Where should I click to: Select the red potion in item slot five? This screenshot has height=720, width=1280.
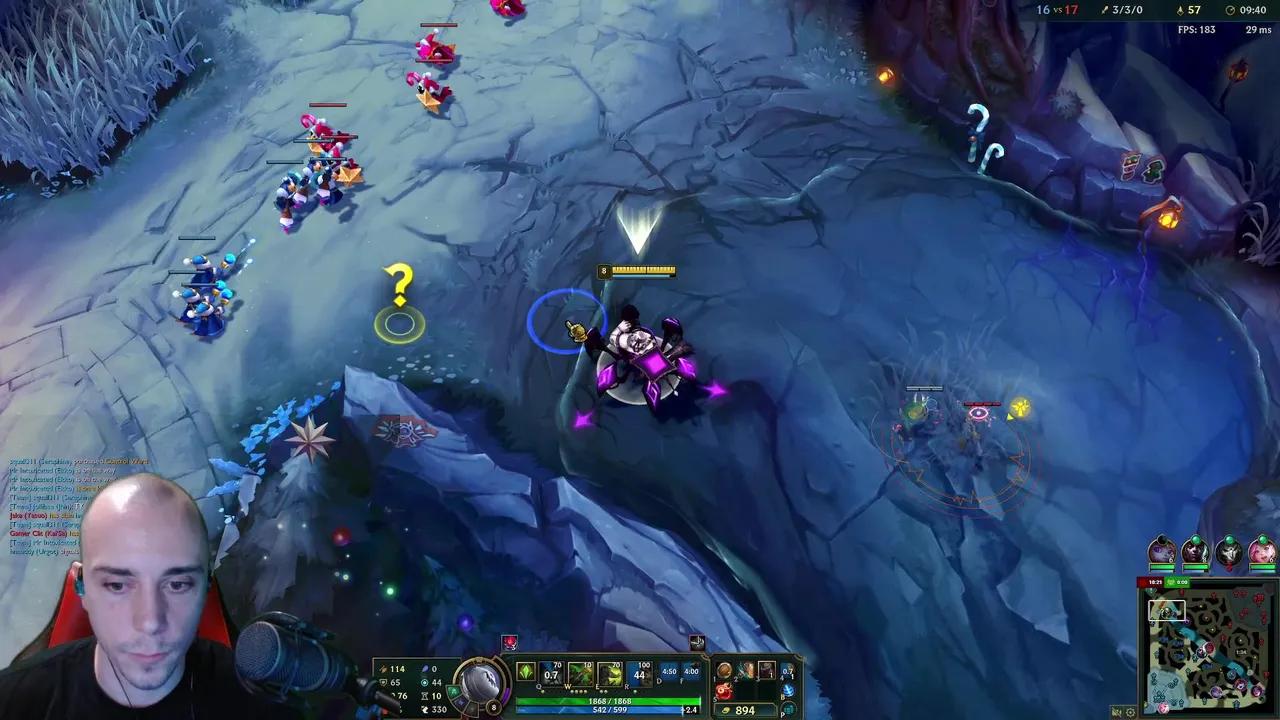coord(722,691)
